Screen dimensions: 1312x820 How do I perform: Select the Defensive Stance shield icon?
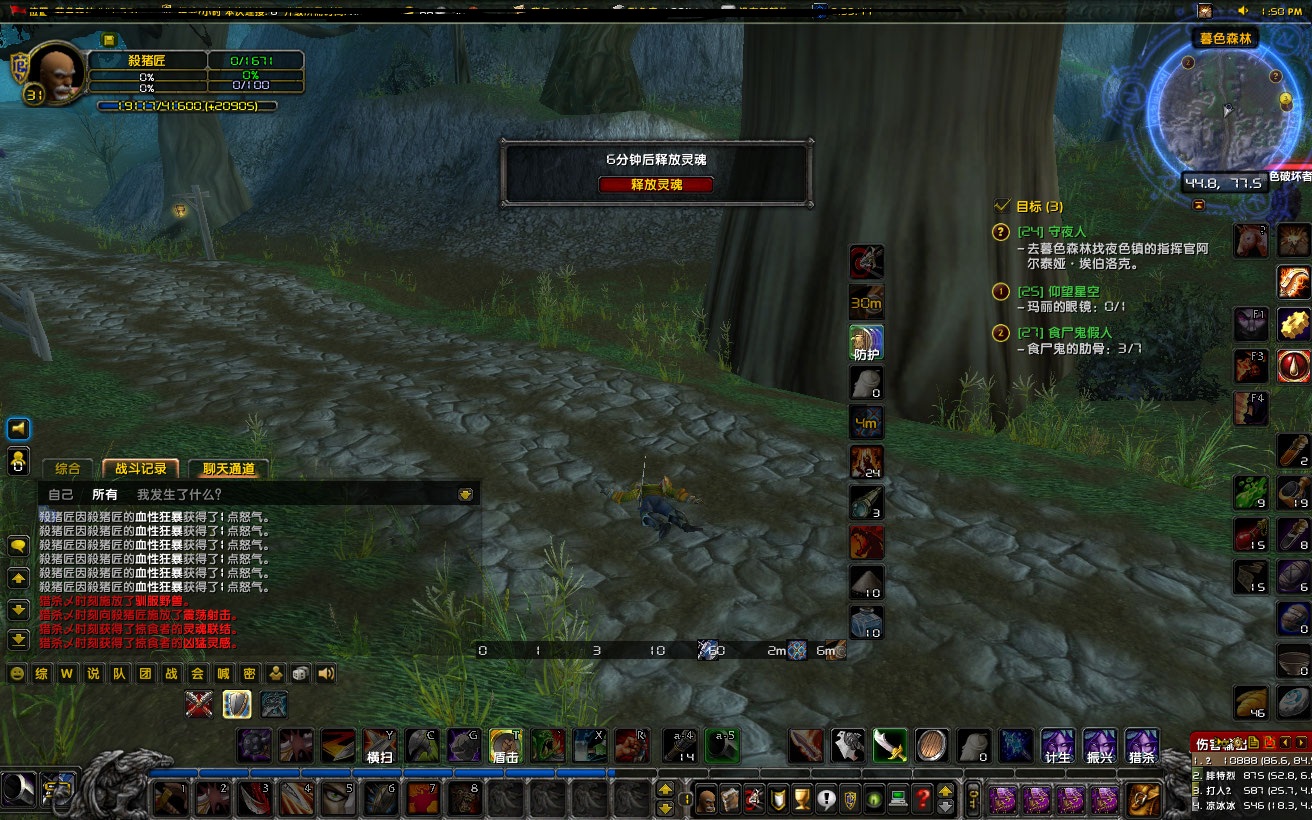pos(236,704)
